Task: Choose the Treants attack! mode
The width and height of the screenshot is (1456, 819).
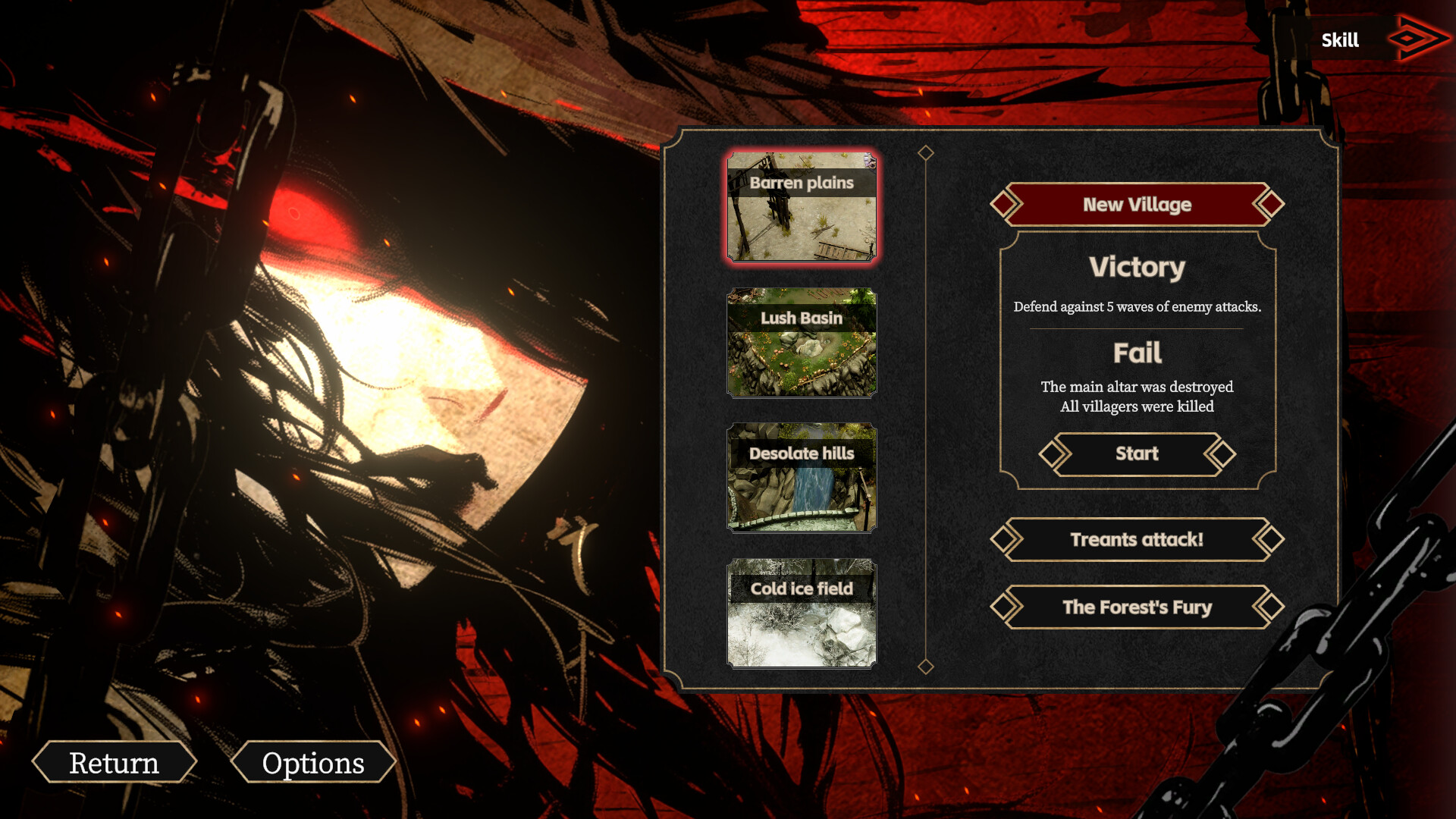Action: (x=1136, y=540)
